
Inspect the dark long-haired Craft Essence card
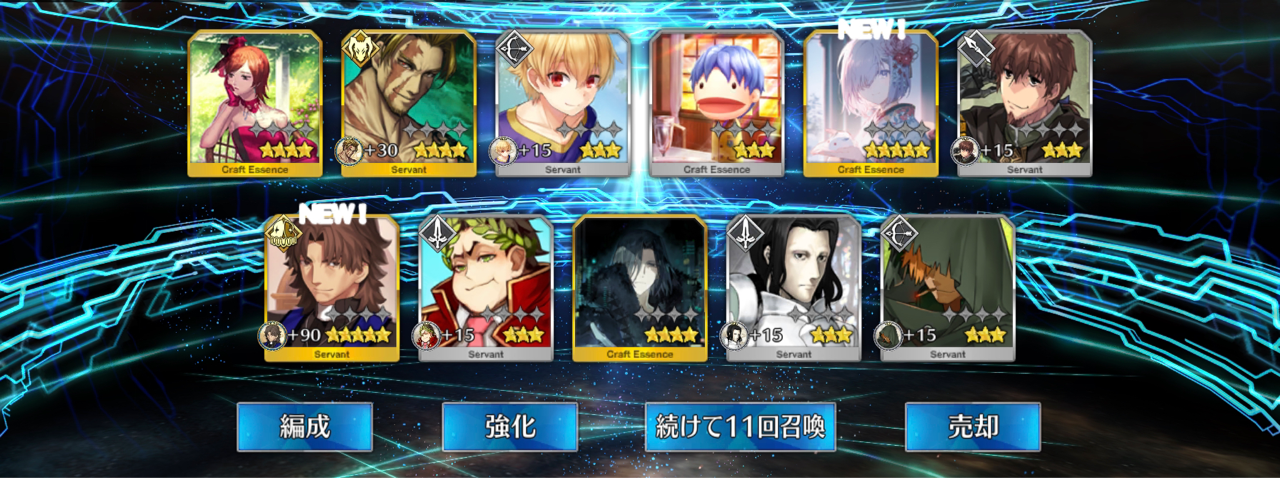(640, 287)
